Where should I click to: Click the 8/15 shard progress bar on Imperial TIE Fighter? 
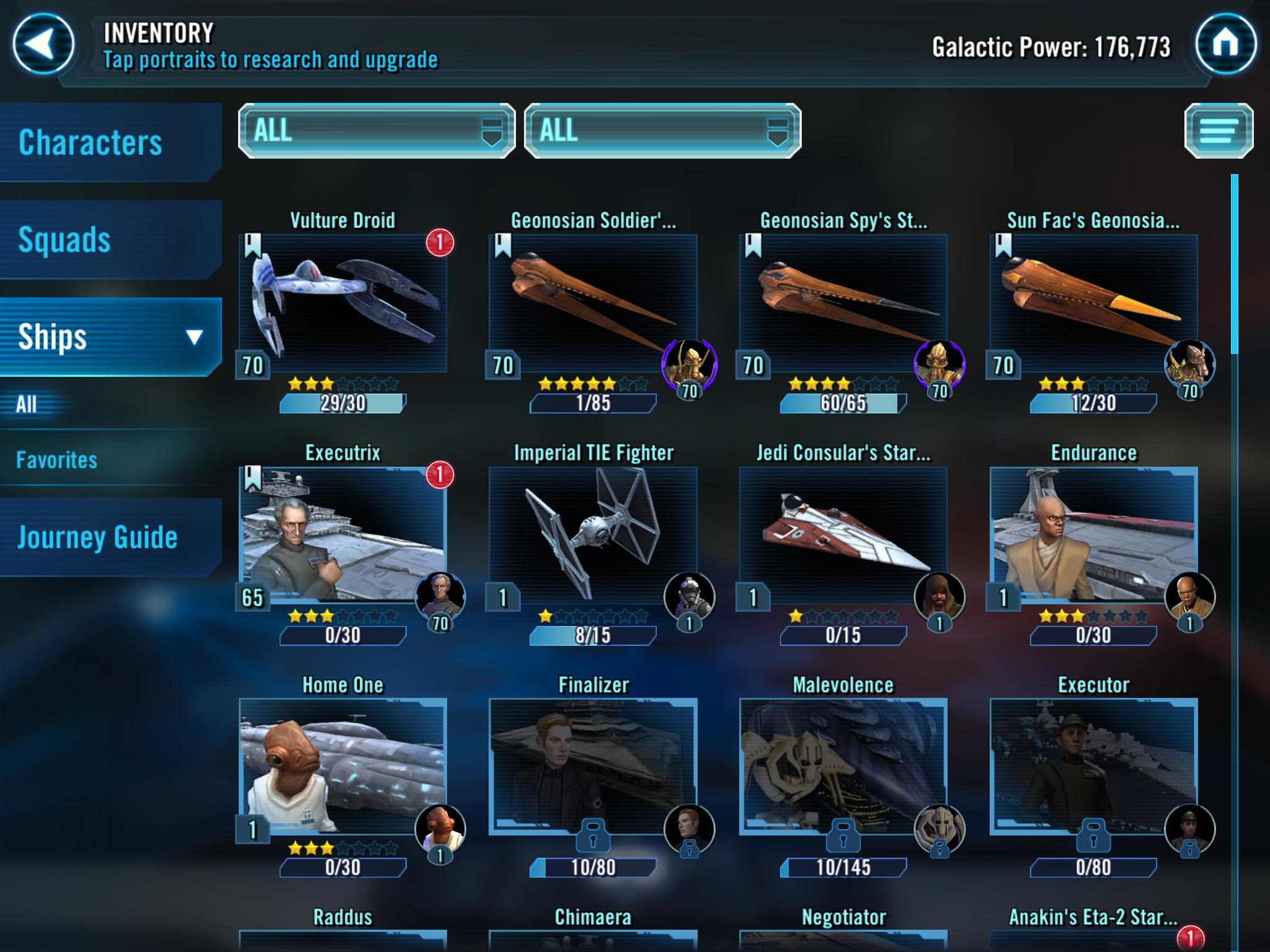[592, 635]
